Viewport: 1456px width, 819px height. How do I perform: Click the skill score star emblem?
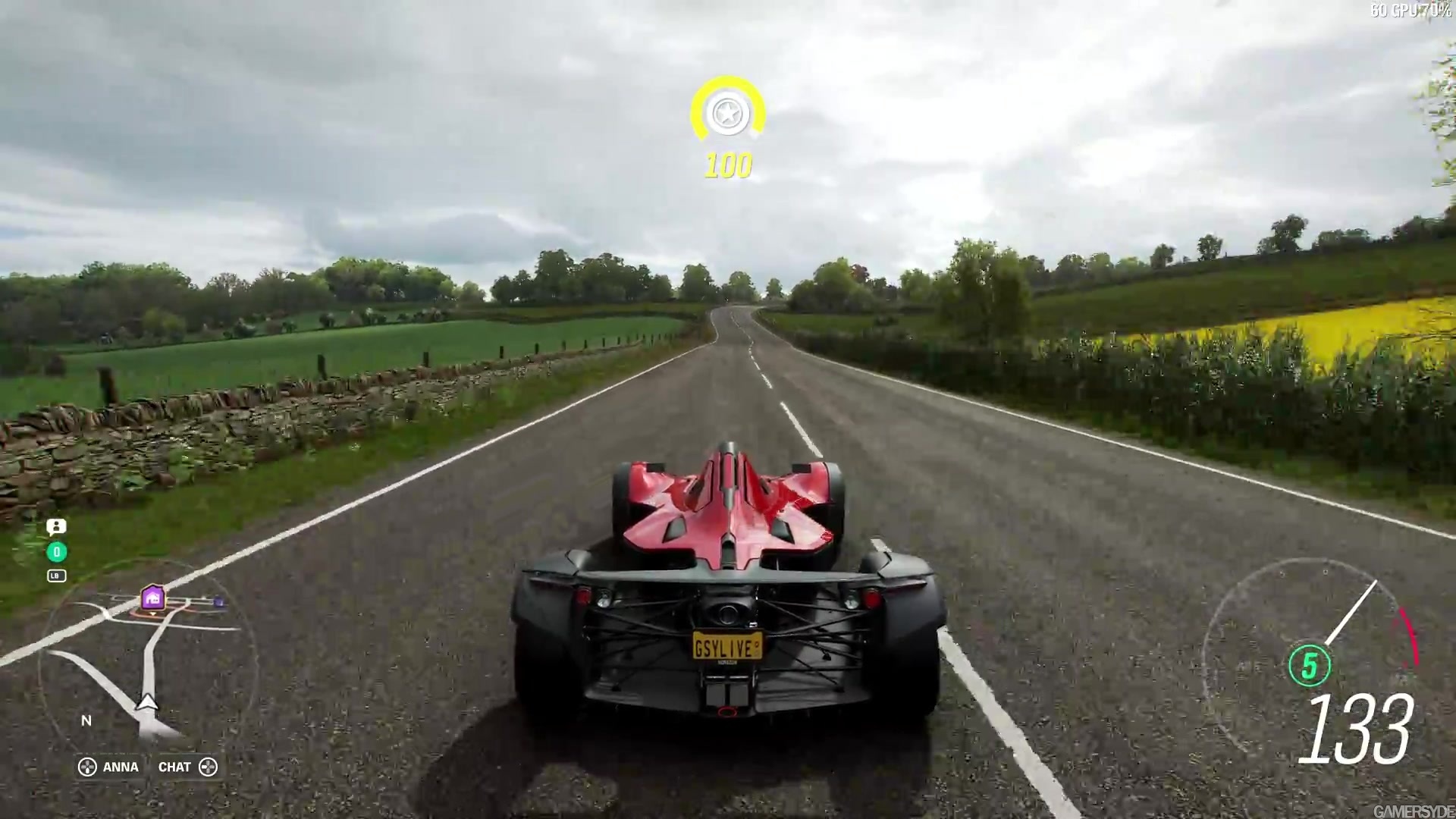(x=727, y=113)
